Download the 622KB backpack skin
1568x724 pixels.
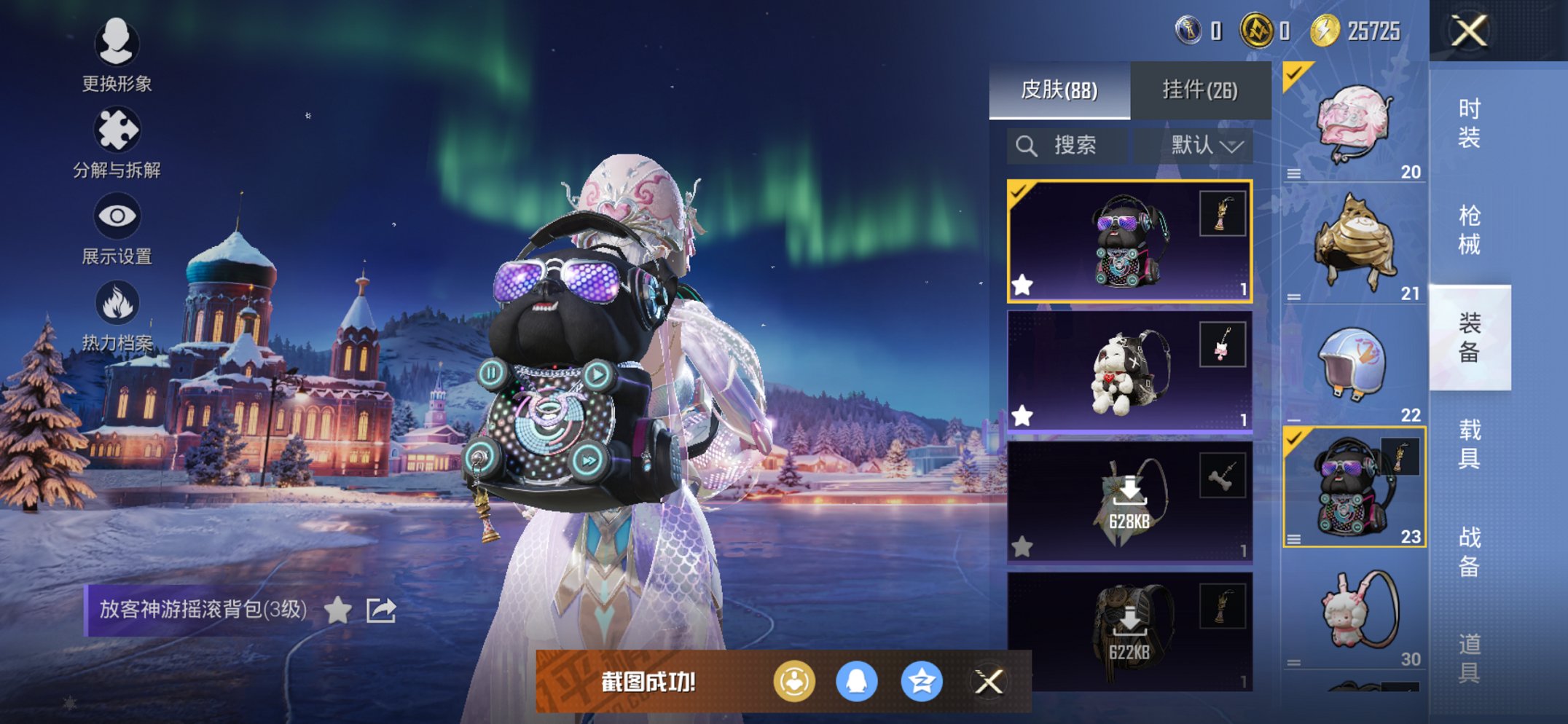pyautogui.click(x=1129, y=631)
